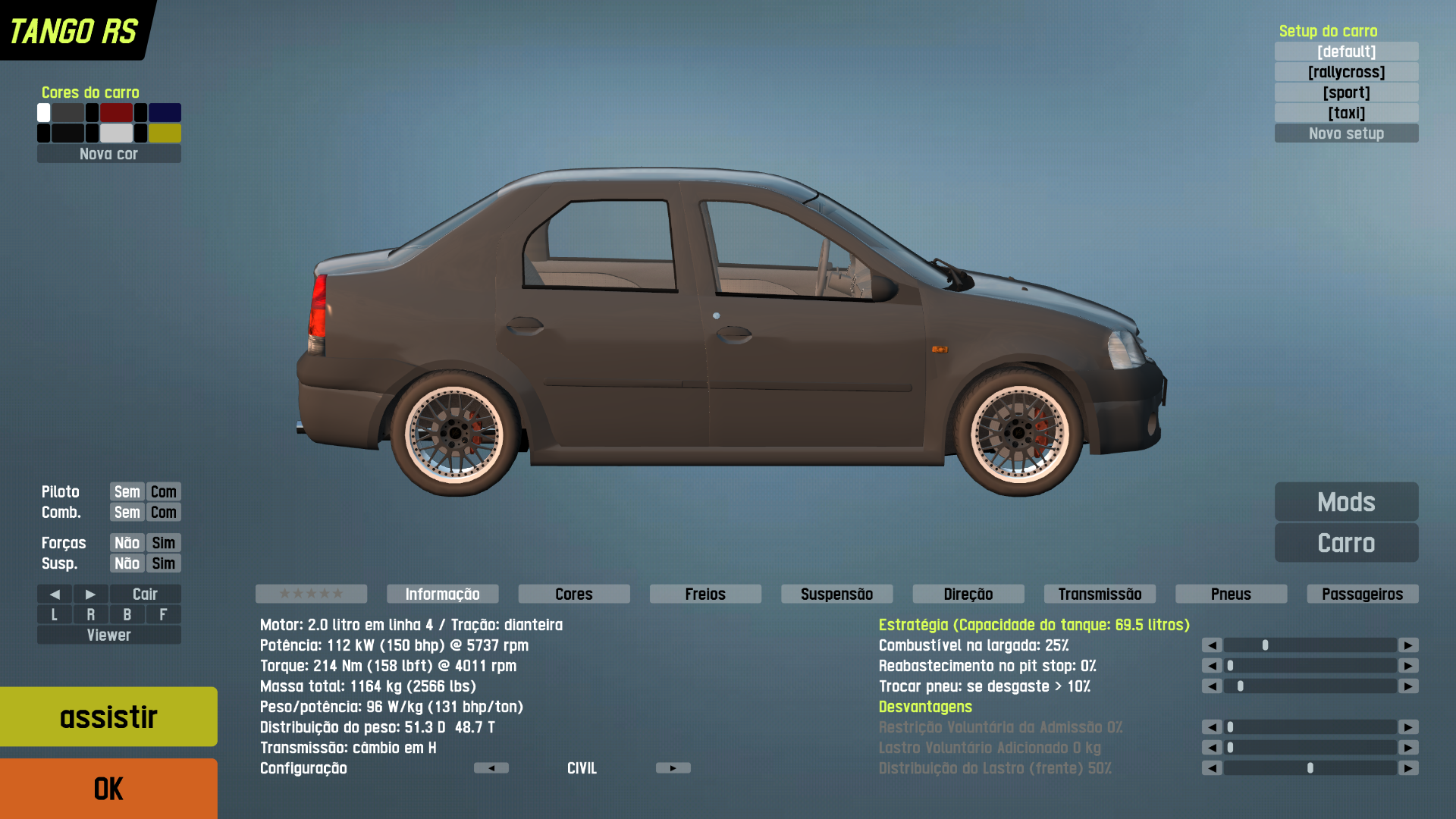1456x819 pixels.
Task: Show the Transmissão tab
Action: tap(1100, 594)
